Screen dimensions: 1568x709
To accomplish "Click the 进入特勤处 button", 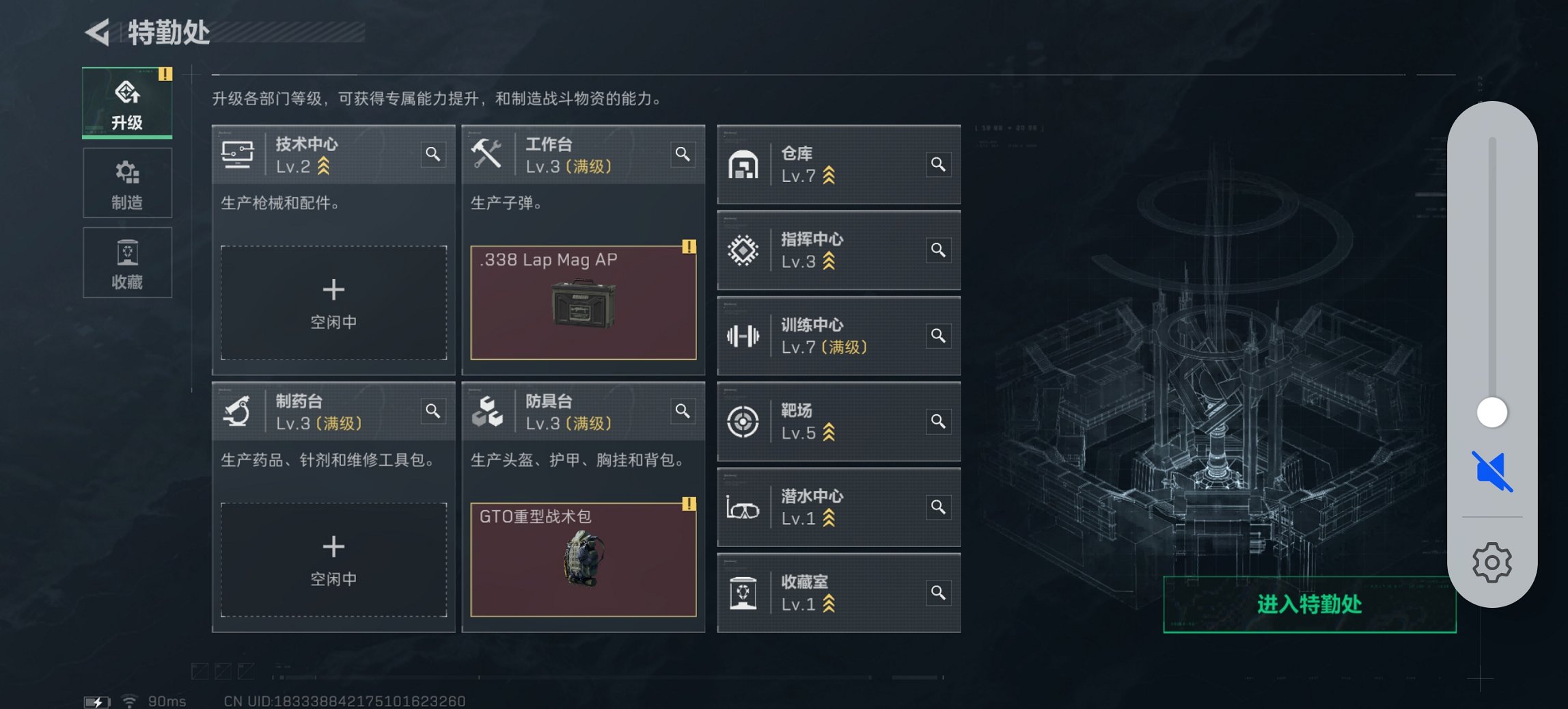I will pyautogui.click(x=1307, y=605).
